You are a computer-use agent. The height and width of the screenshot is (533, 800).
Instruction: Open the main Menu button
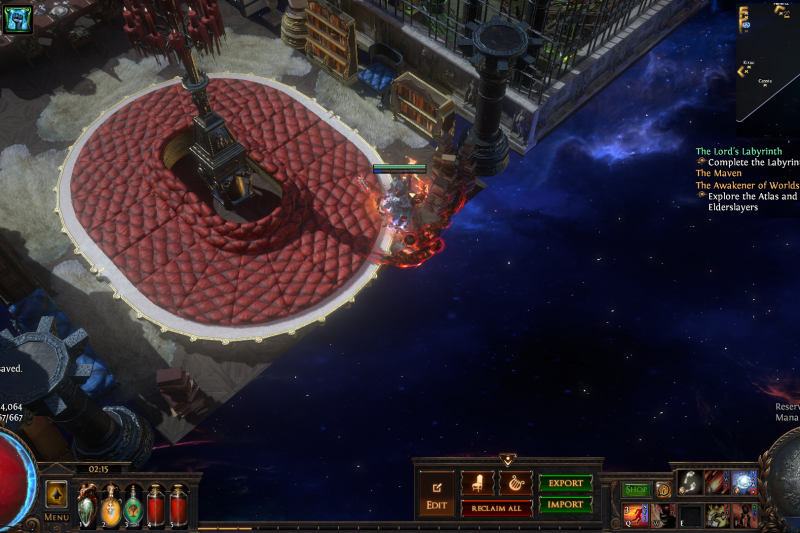coord(56,517)
